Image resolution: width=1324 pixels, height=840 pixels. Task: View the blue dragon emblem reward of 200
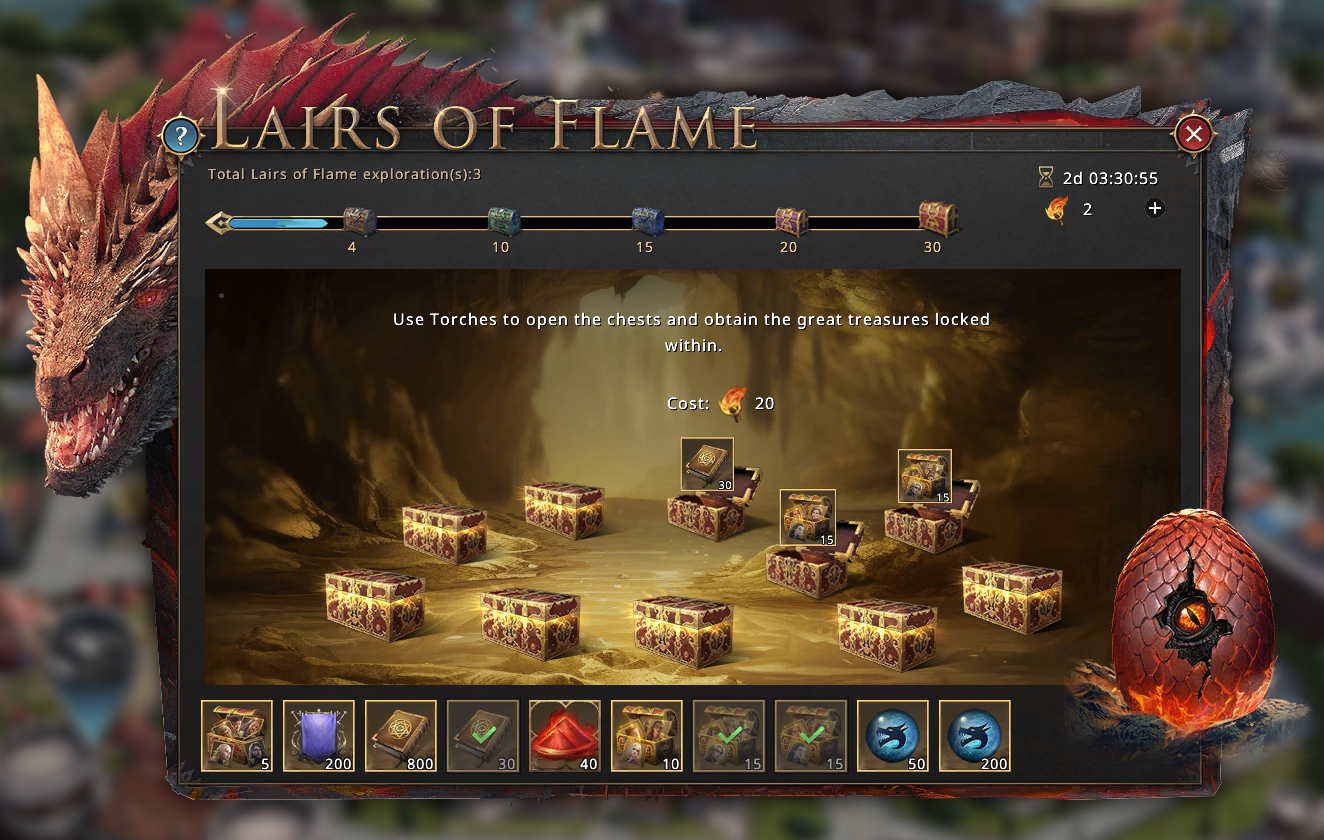975,736
